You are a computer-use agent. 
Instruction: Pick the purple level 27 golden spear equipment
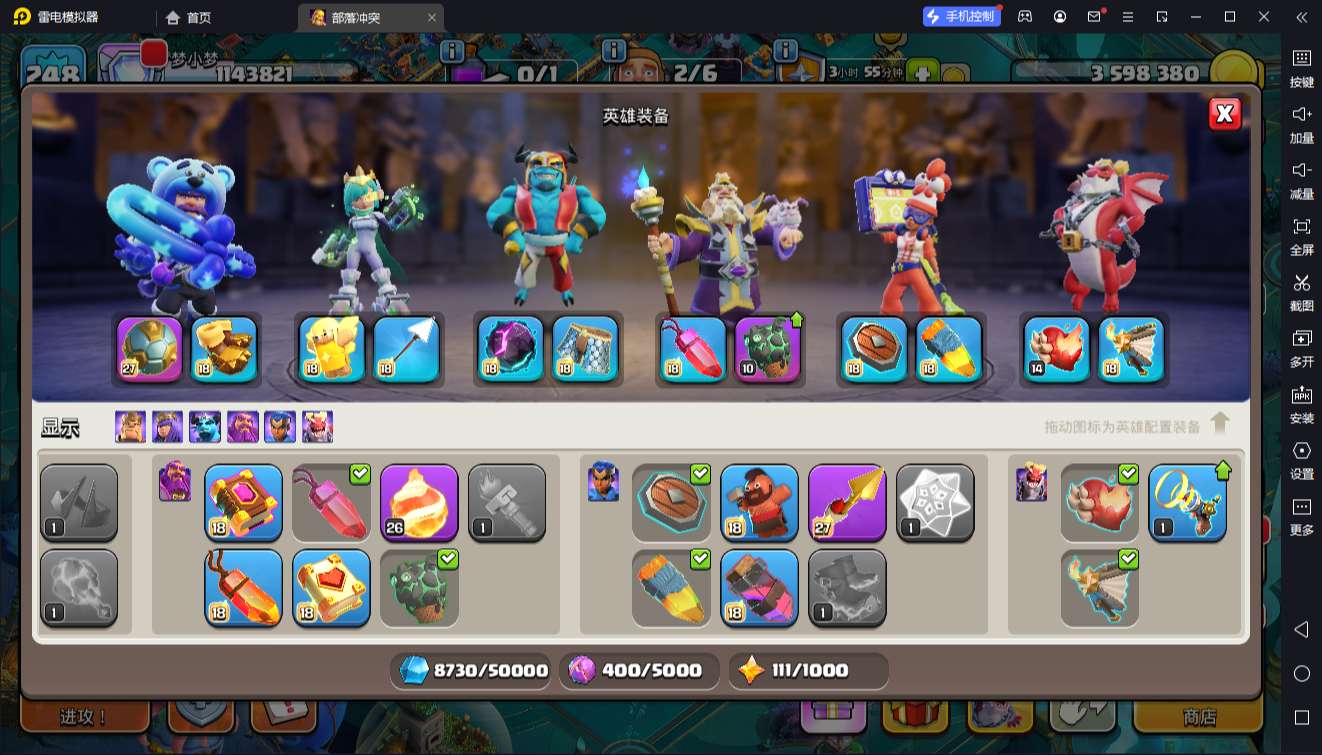click(847, 502)
